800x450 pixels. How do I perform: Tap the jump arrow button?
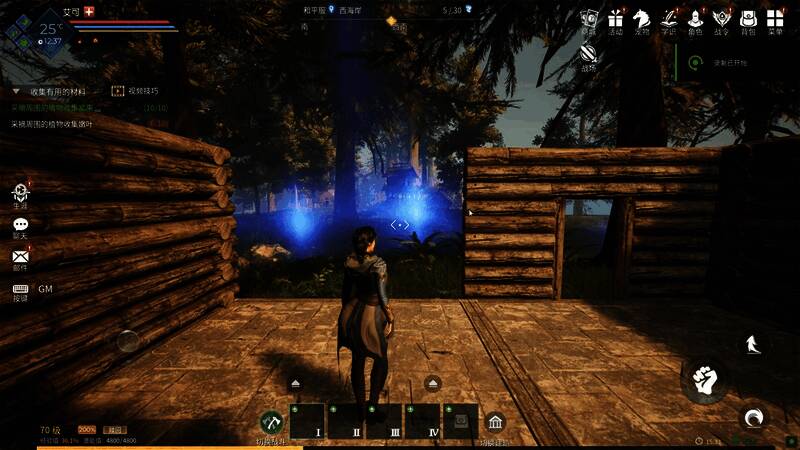[752, 345]
